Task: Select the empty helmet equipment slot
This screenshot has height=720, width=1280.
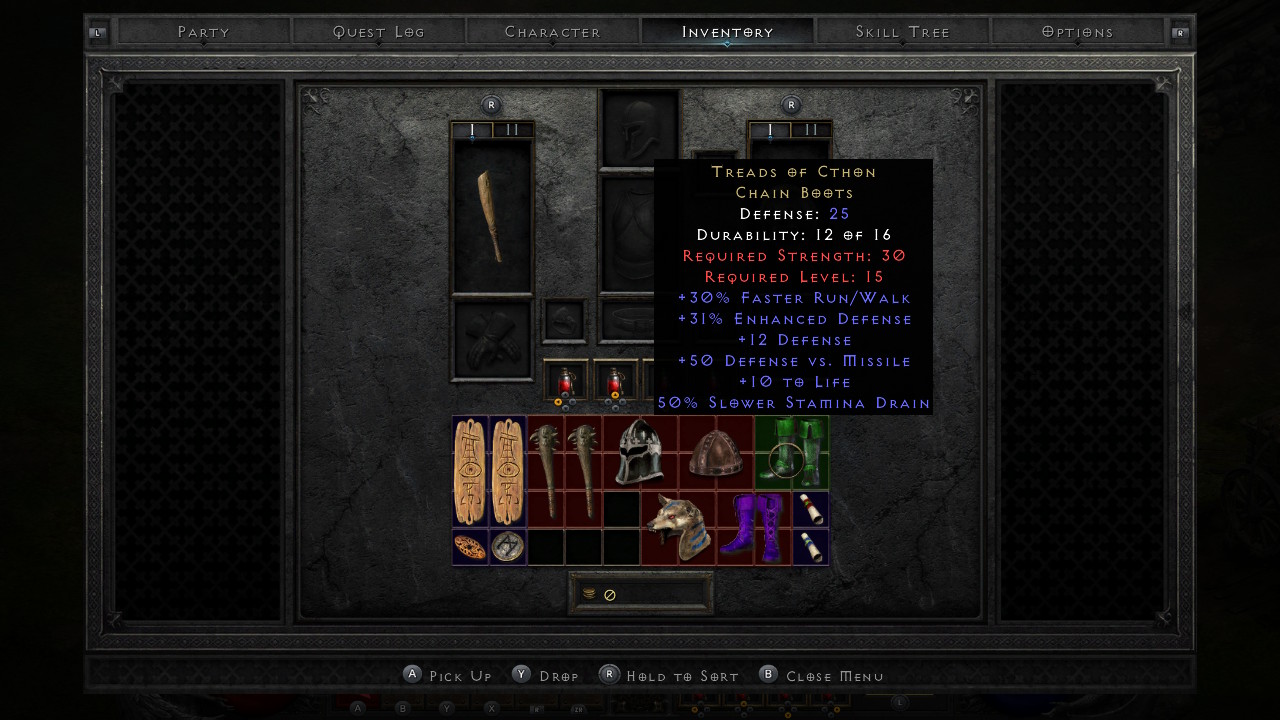Action: (640, 129)
